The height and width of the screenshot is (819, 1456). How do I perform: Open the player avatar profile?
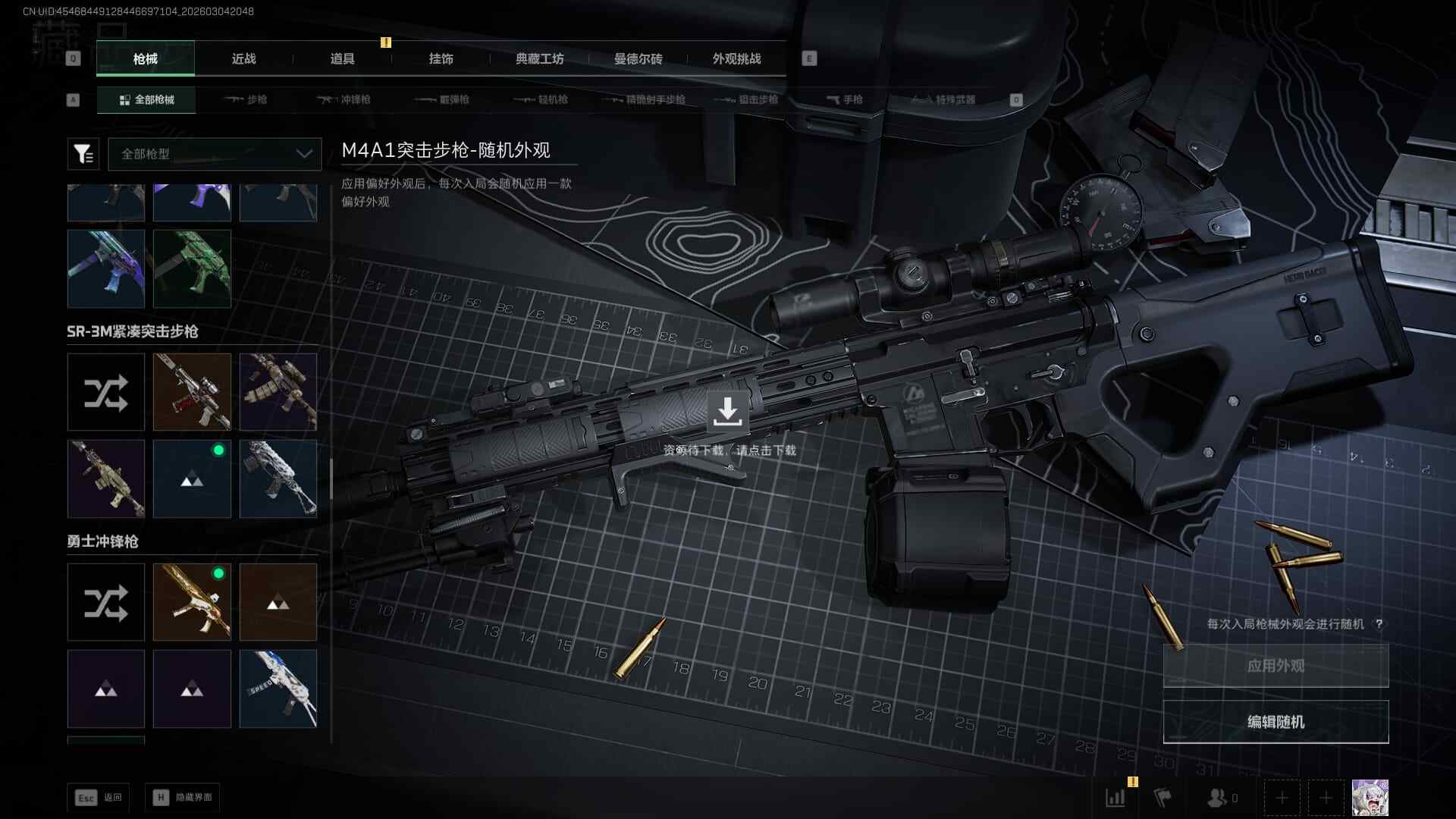click(x=1370, y=798)
